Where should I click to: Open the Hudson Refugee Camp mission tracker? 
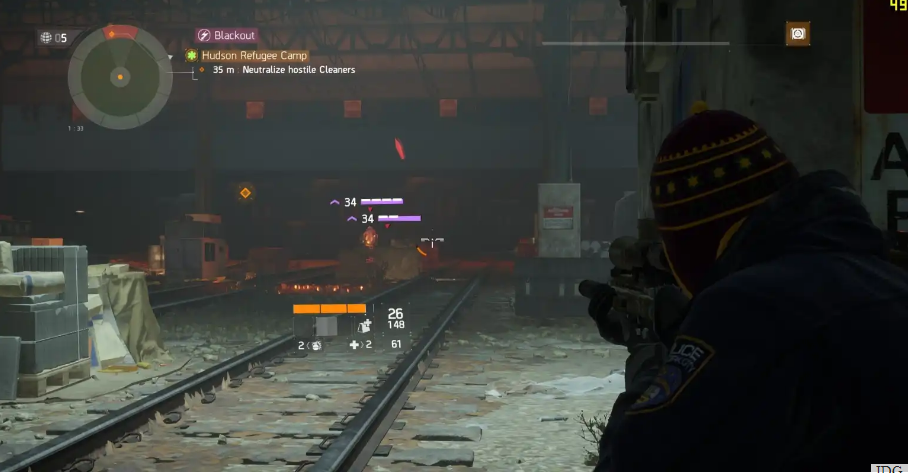[x=254, y=56]
